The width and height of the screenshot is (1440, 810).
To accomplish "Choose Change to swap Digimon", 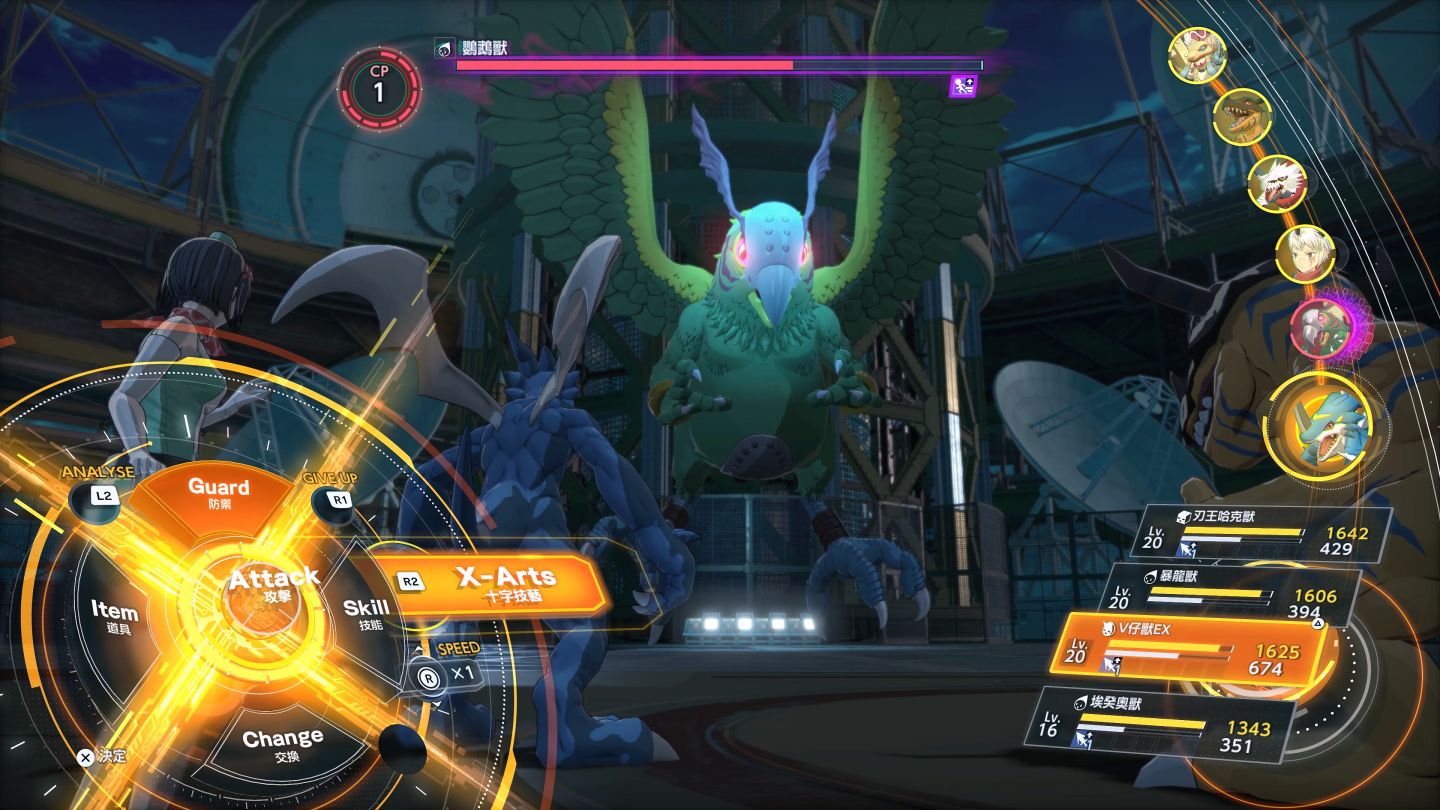I will coord(282,743).
